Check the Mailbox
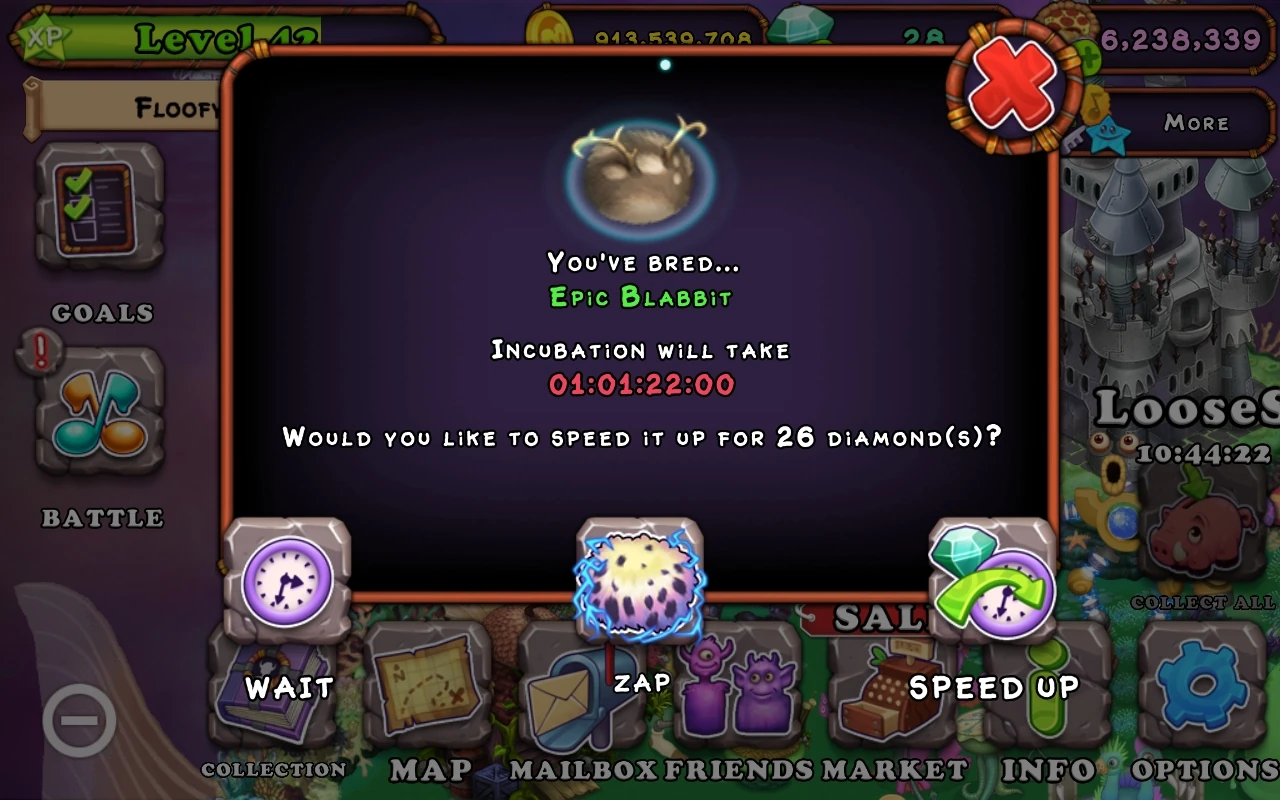1280x800 pixels. click(x=570, y=700)
